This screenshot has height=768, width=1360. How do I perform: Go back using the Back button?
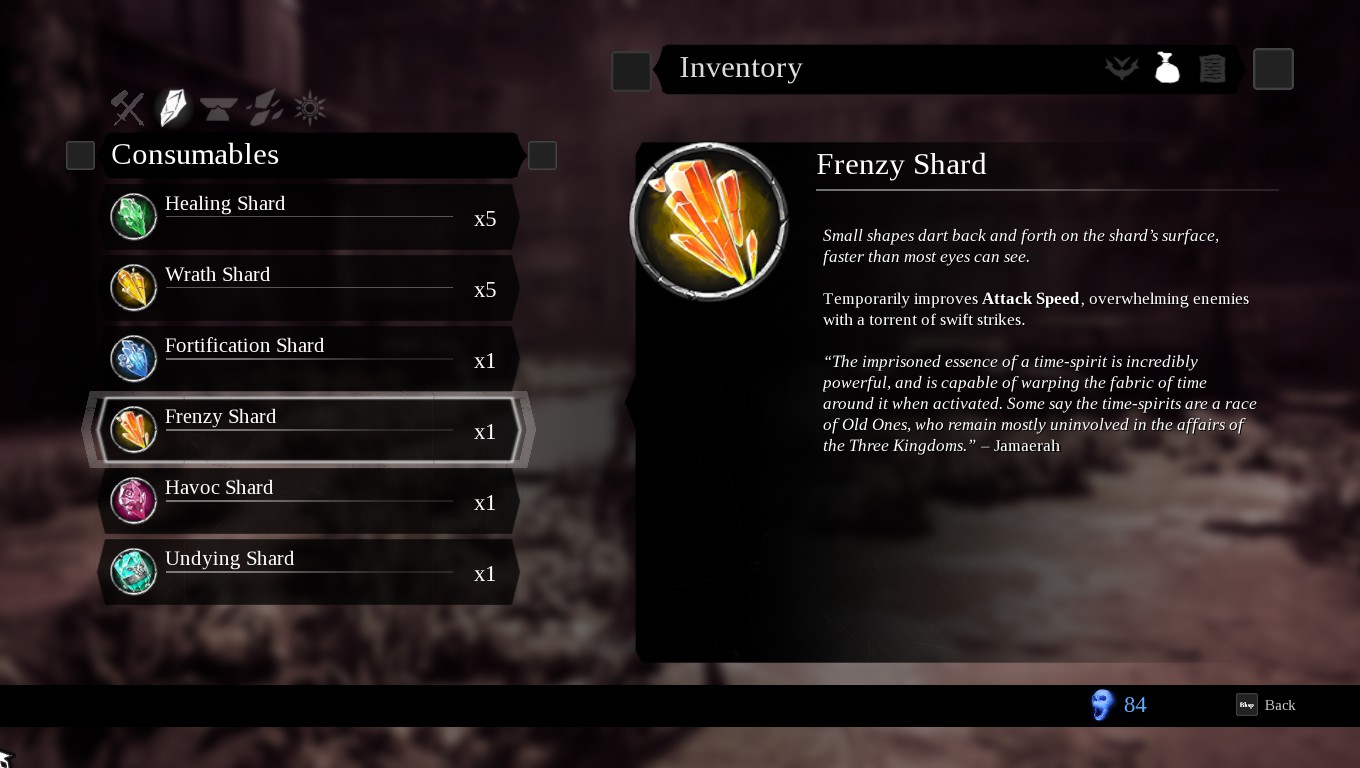coord(1266,705)
